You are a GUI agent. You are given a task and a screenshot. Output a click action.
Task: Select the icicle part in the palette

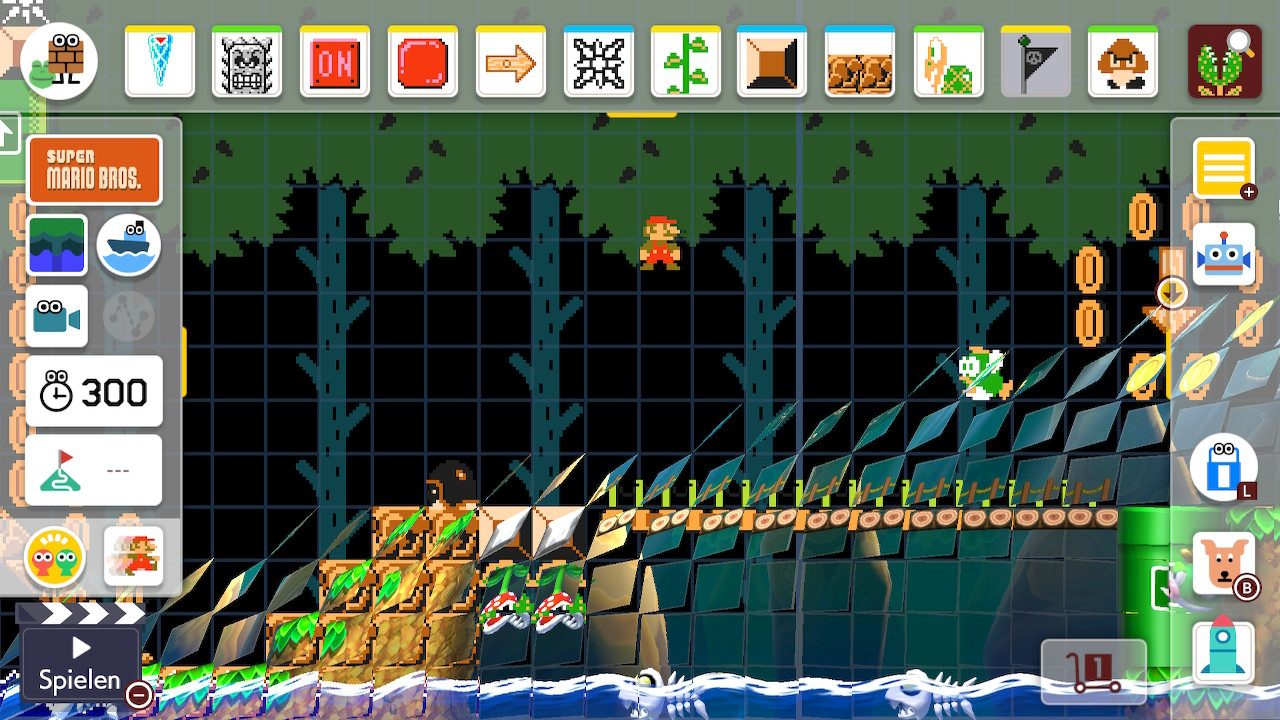[x=160, y=62]
